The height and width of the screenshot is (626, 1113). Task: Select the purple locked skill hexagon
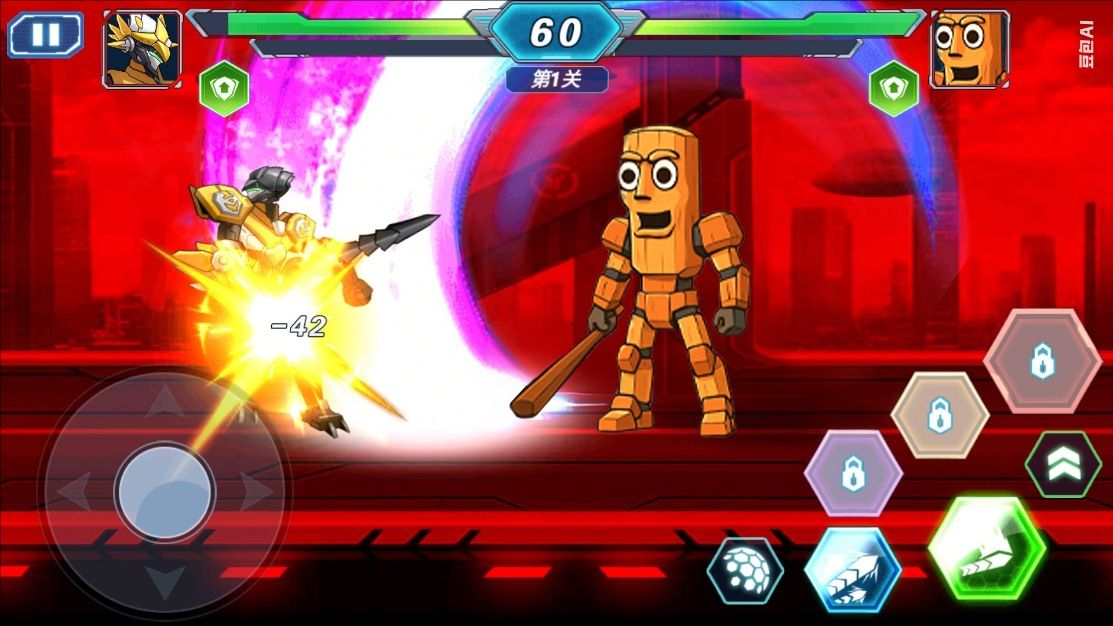coord(853,474)
